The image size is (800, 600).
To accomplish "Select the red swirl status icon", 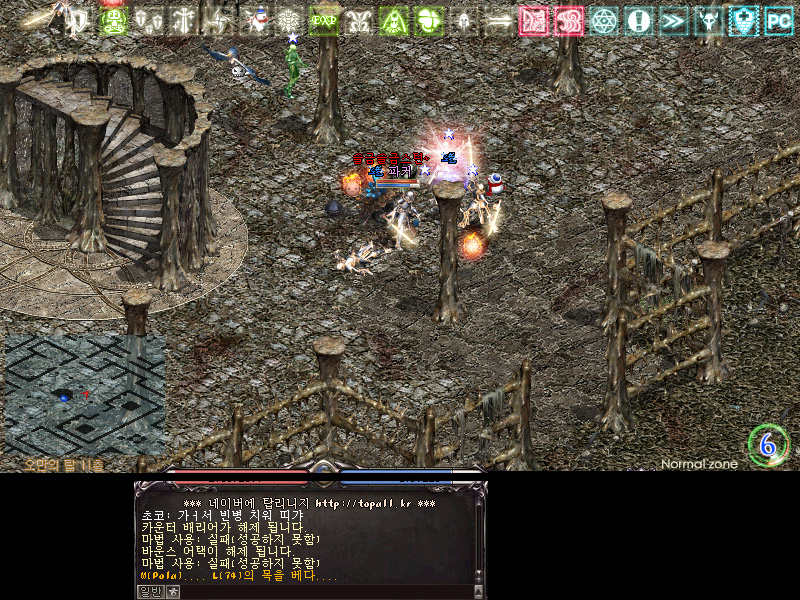I will tap(569, 20).
